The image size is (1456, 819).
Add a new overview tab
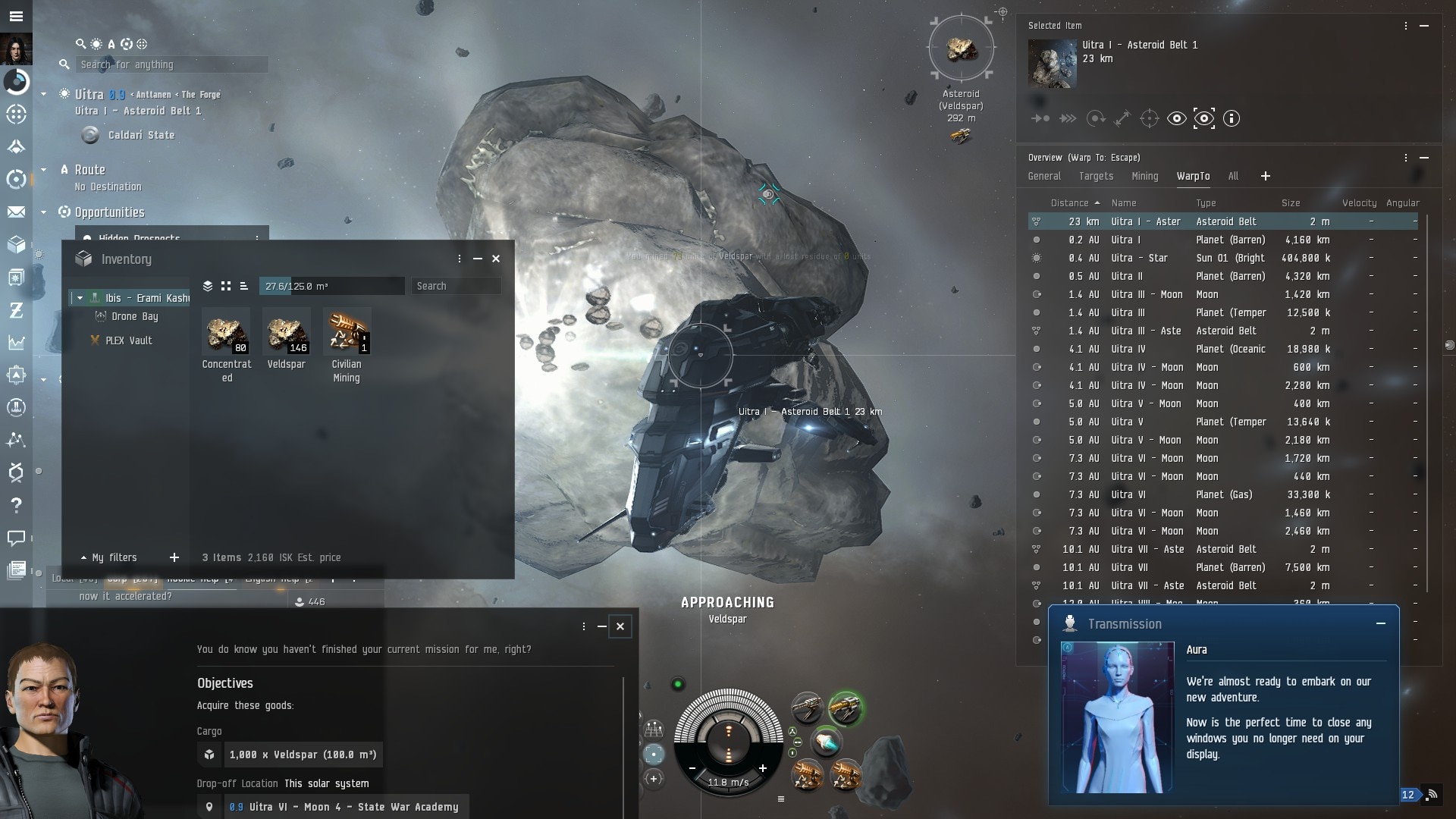[x=1265, y=176]
